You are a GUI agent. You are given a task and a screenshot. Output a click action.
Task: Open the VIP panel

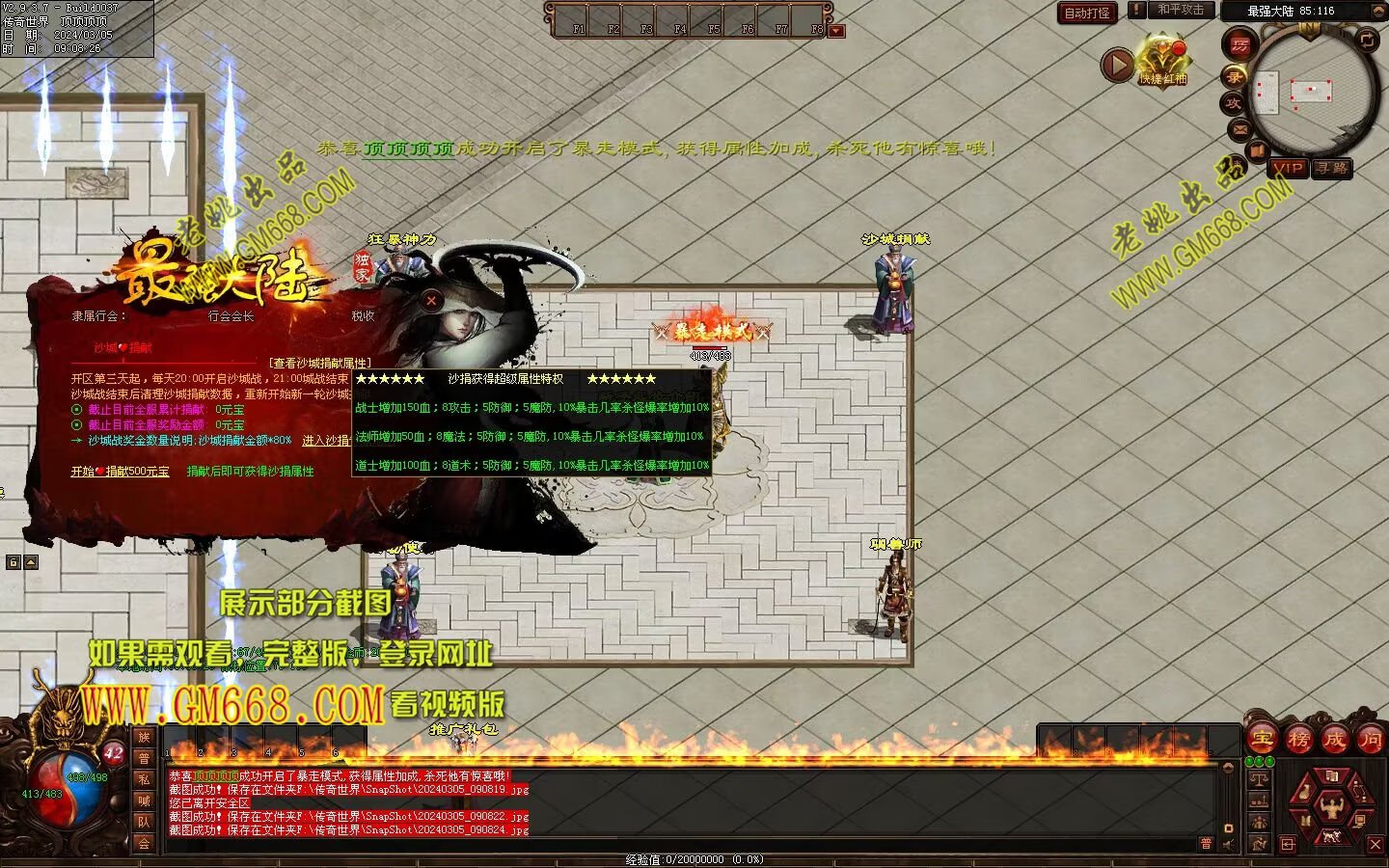click(1288, 168)
